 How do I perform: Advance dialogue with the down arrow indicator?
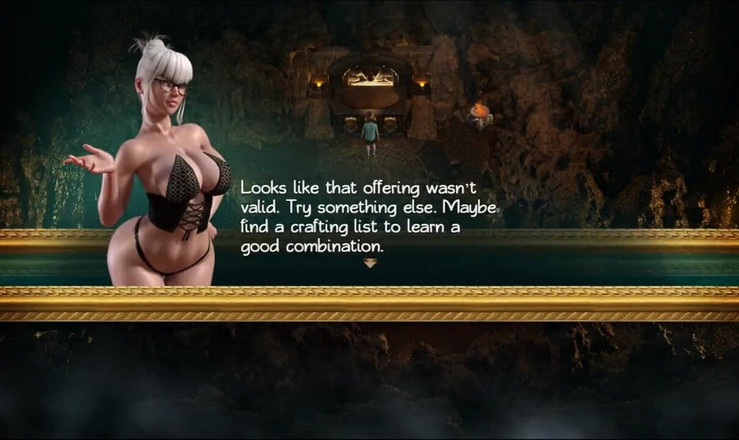click(369, 264)
